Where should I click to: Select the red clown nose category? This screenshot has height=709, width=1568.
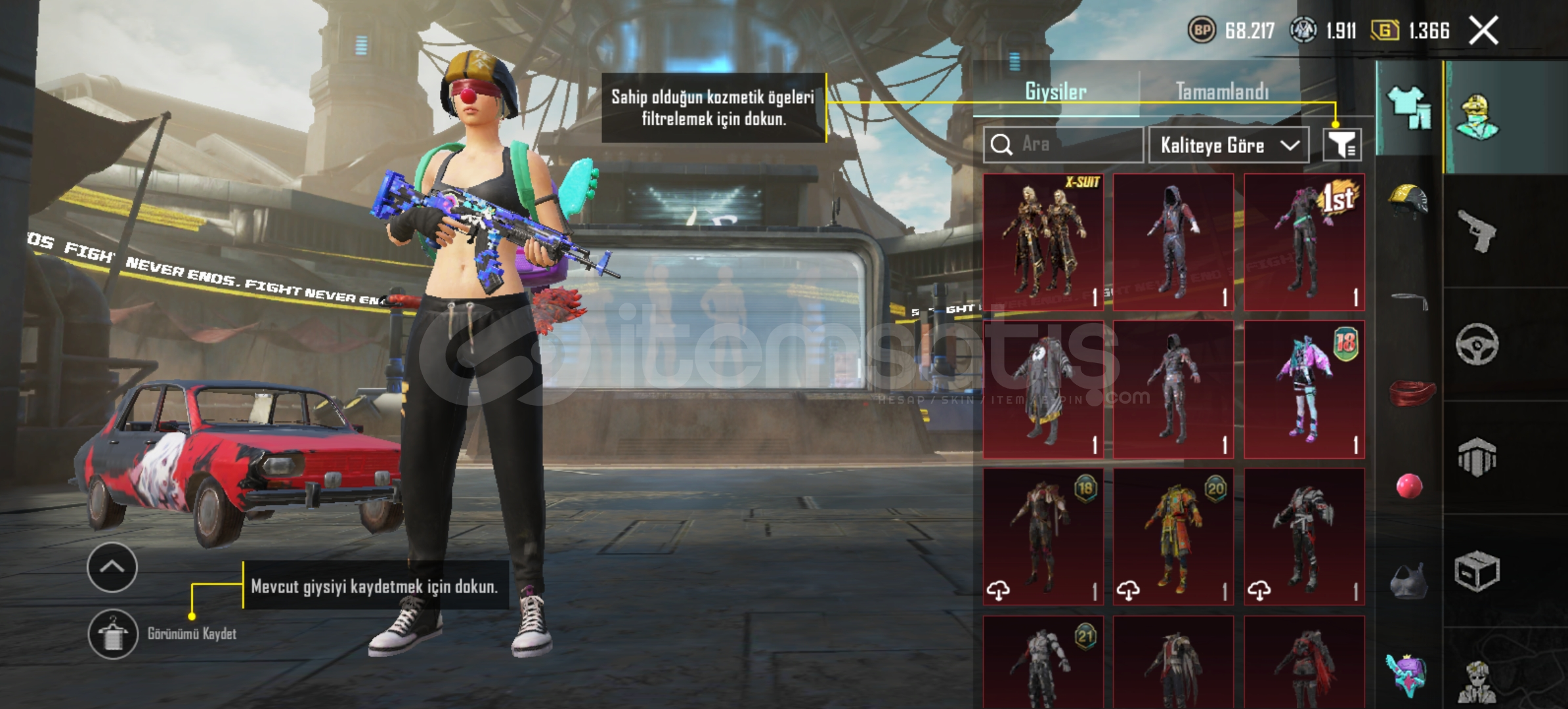[x=1409, y=486]
